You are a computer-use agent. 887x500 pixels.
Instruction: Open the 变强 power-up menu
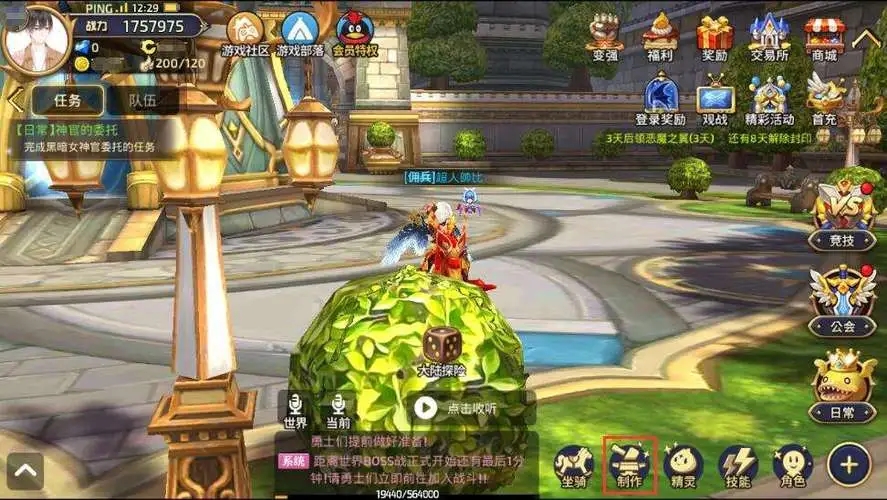605,35
